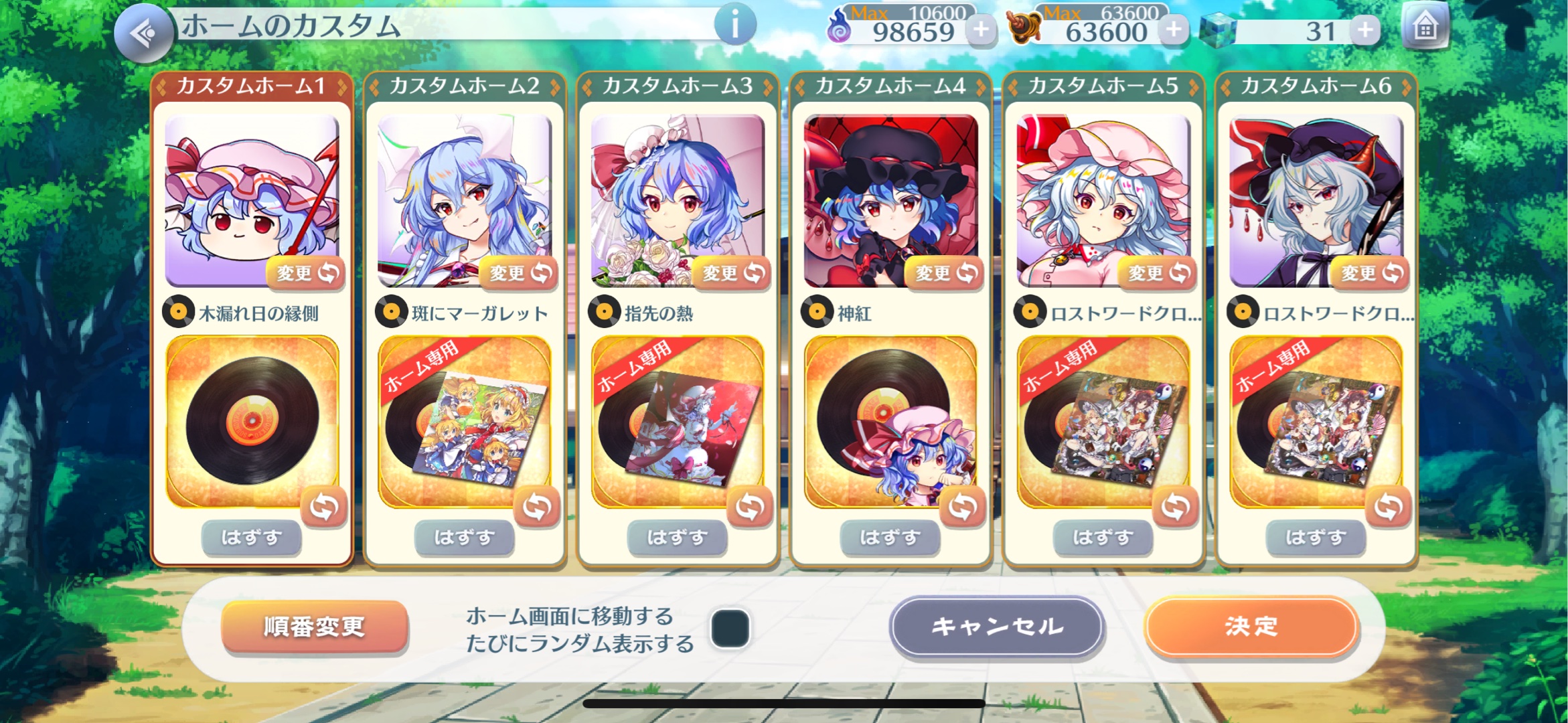
Task: Go back using the arrow button
Action: [x=143, y=32]
